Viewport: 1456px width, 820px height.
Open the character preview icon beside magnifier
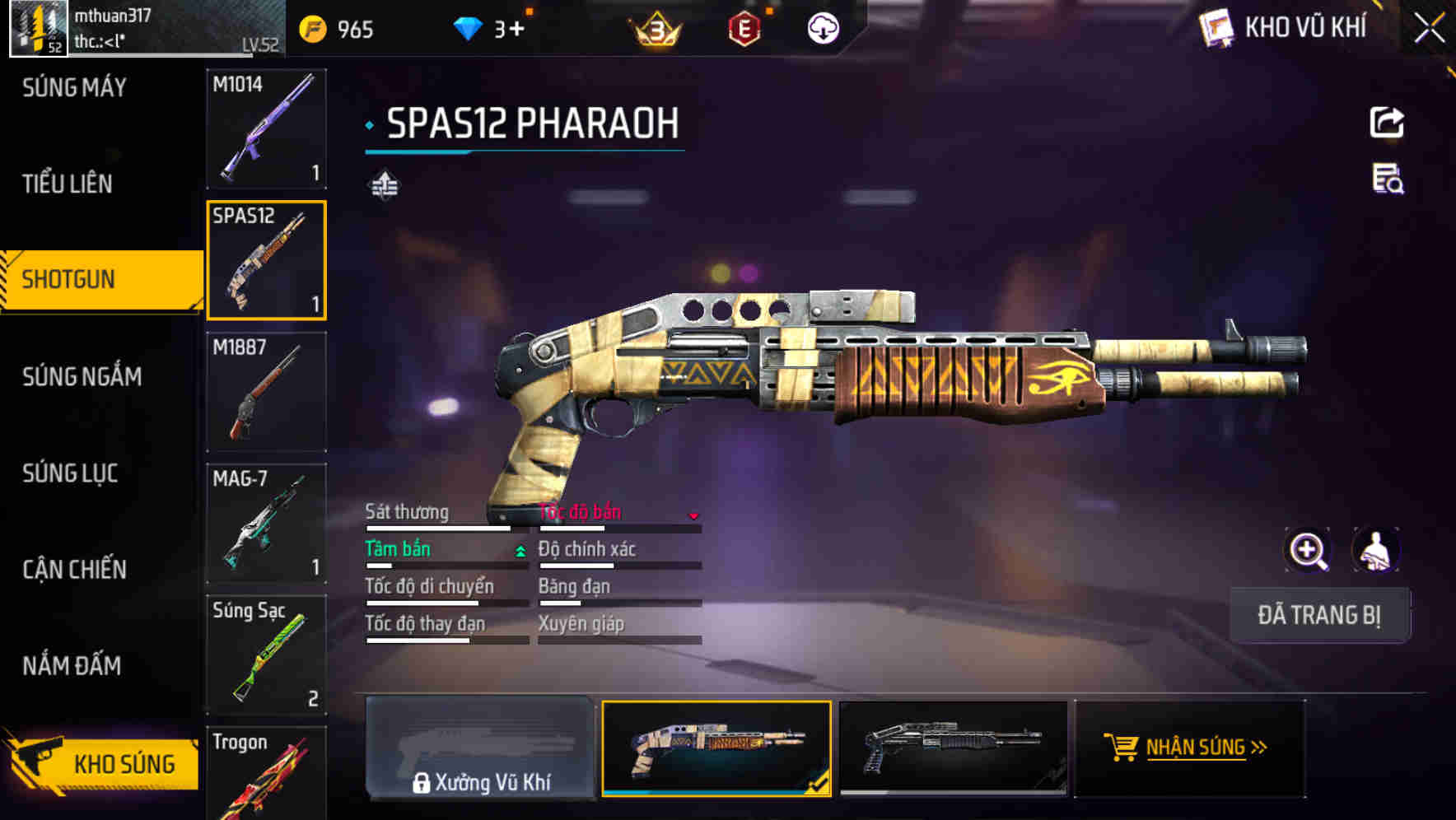point(1374,550)
